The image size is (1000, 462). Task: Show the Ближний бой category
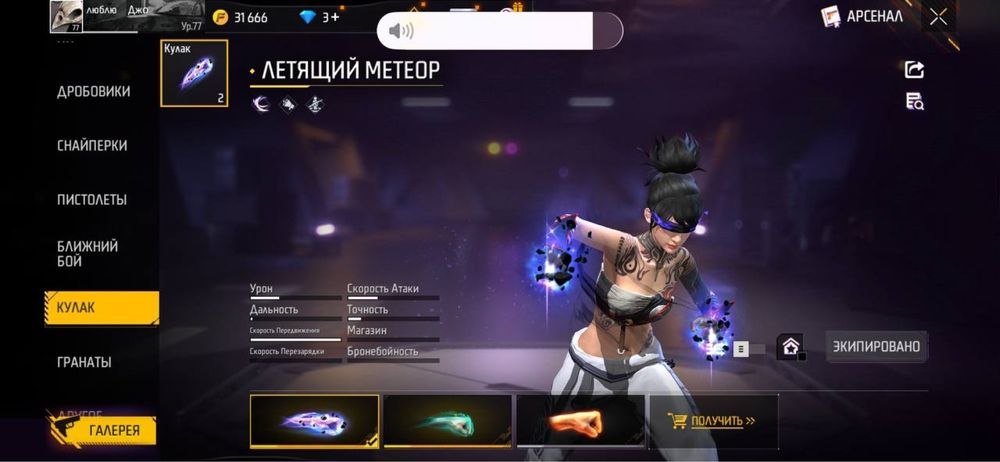[88, 253]
